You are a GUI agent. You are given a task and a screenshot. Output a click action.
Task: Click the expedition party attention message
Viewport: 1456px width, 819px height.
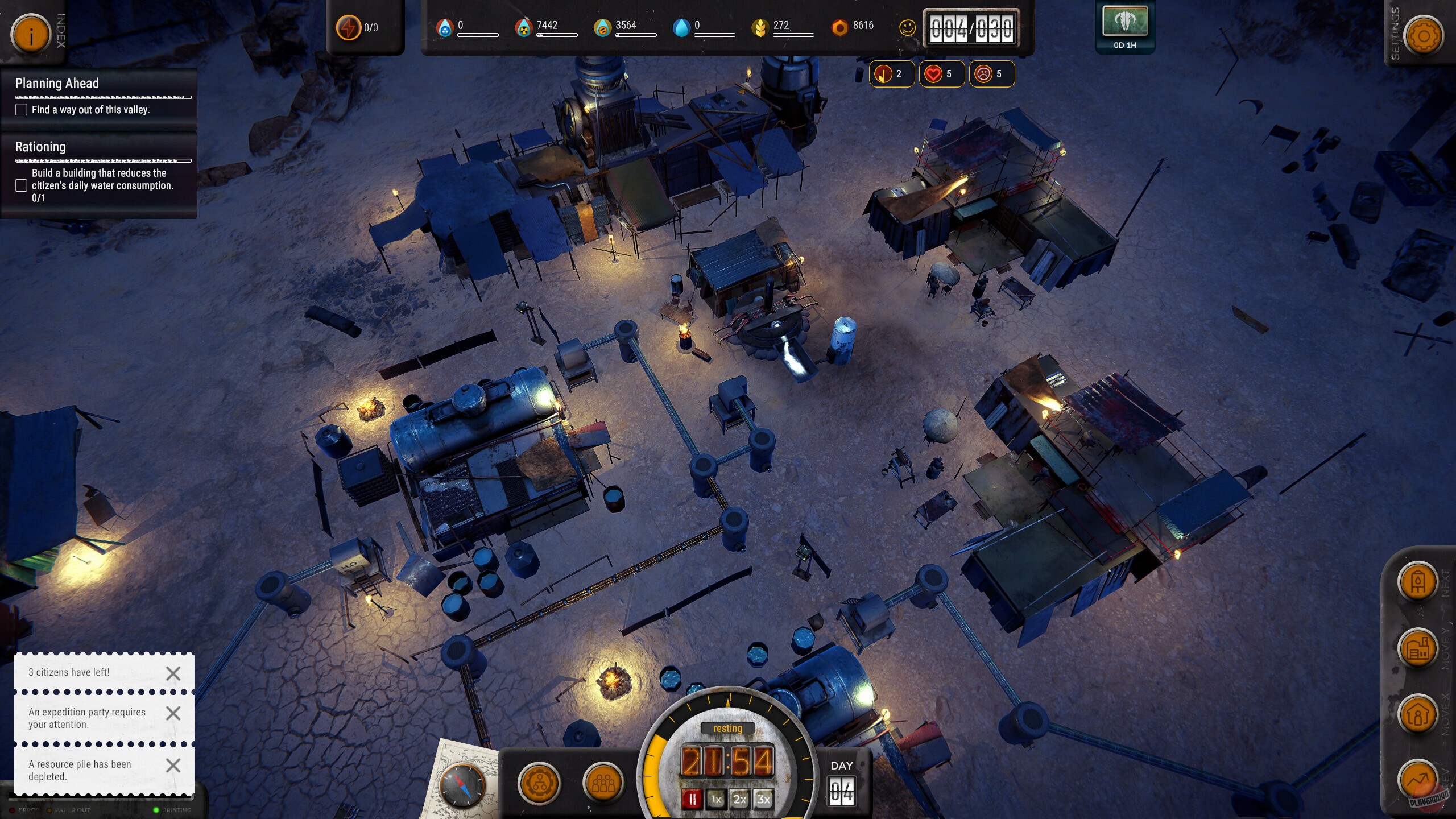point(85,718)
